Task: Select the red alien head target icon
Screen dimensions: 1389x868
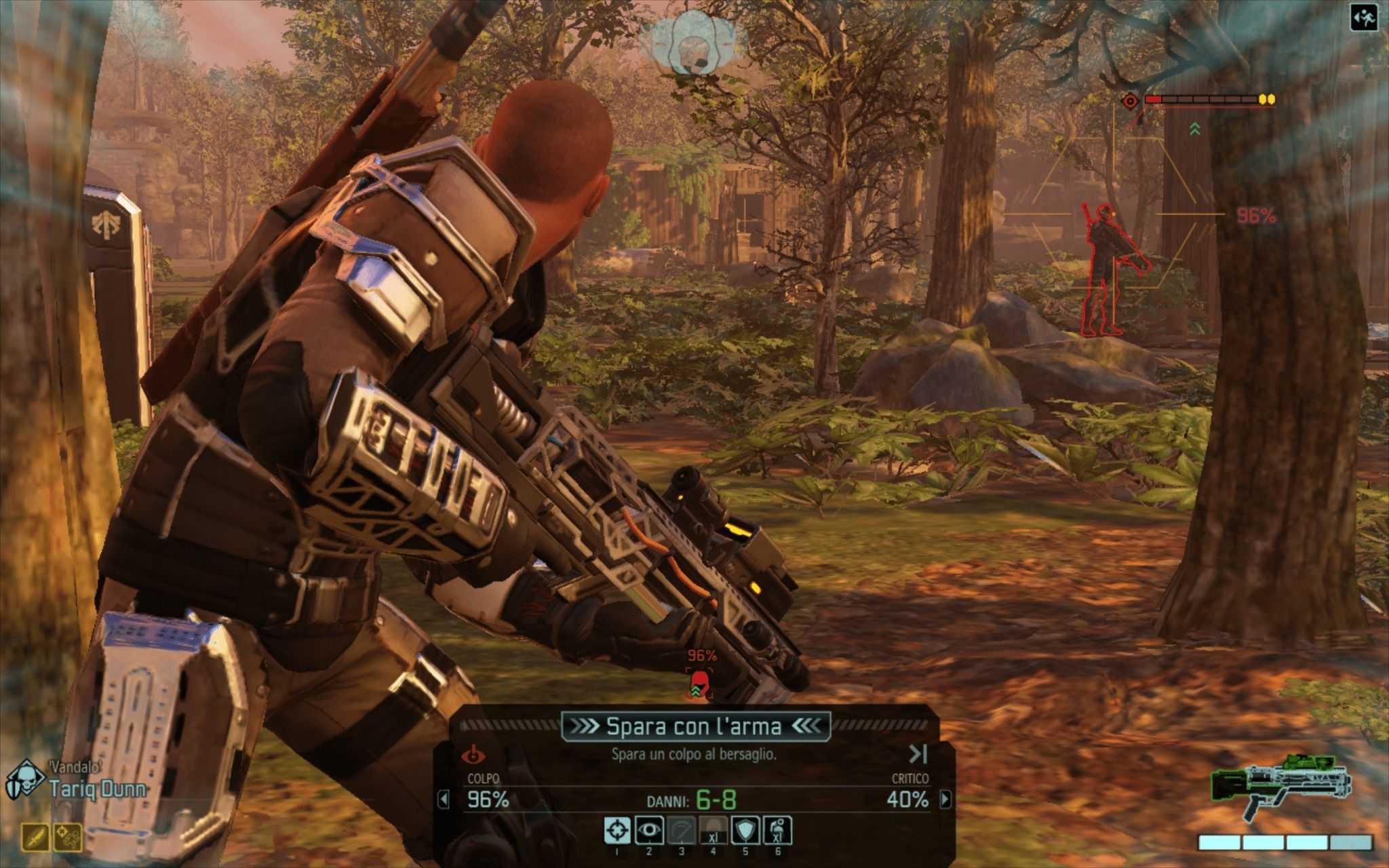Action: (699, 684)
